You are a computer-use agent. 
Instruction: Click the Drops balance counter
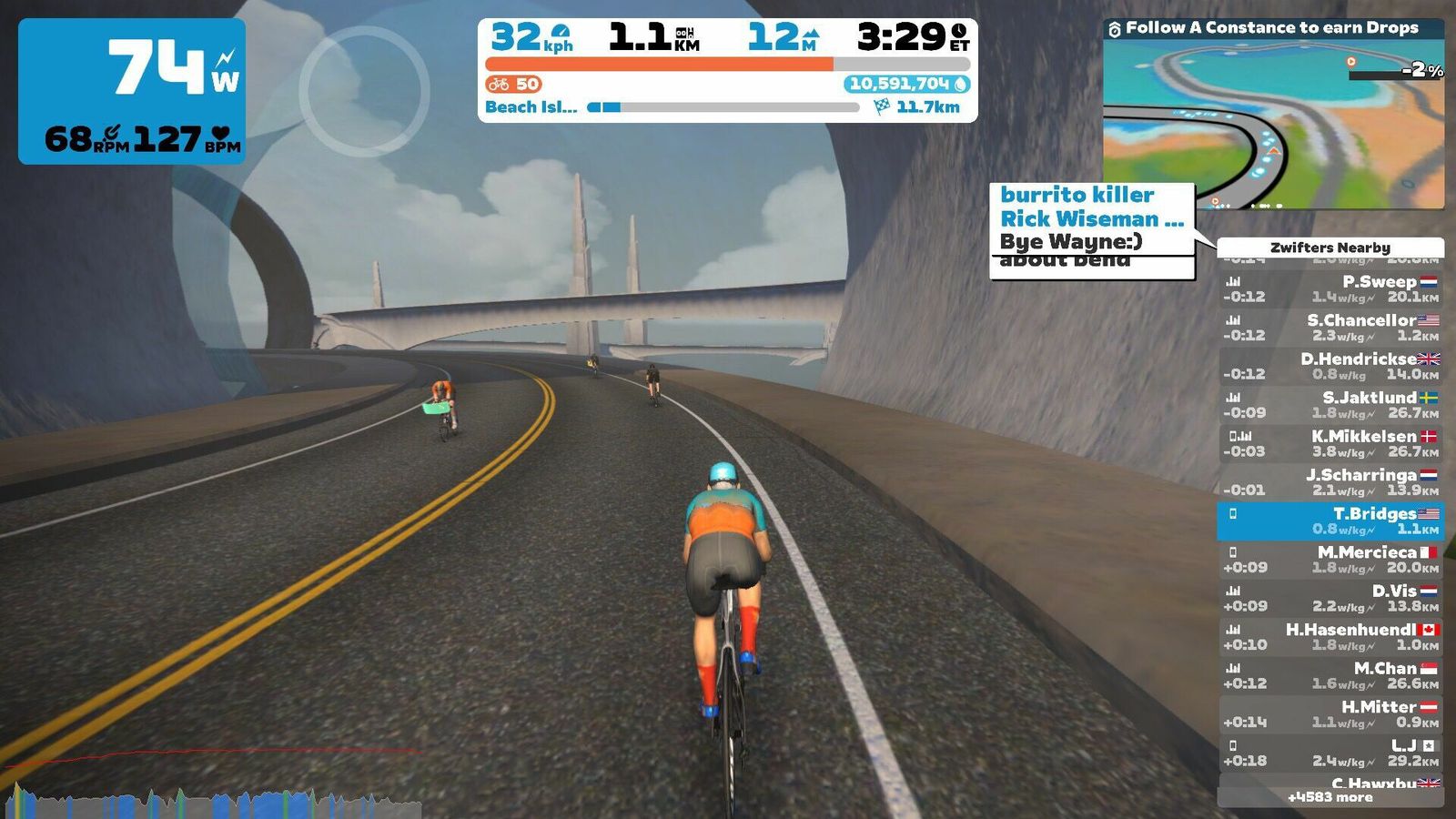point(907,84)
